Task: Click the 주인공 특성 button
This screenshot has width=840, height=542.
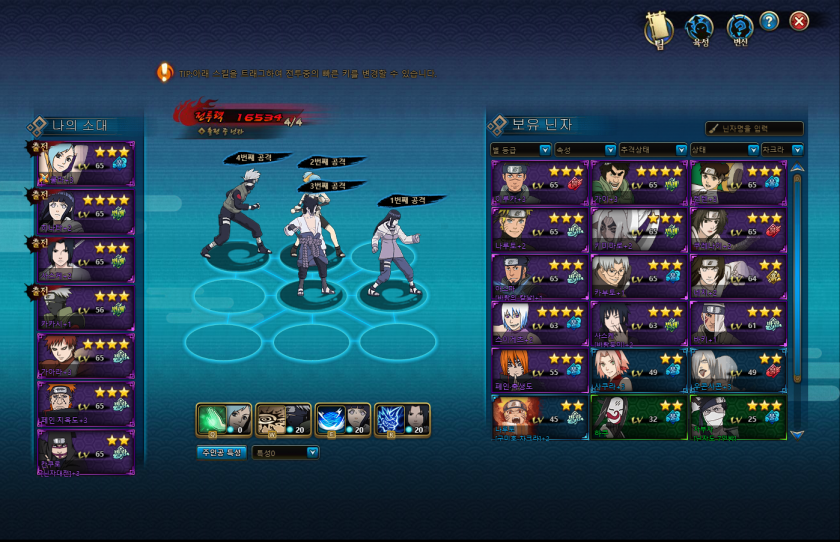Action: coord(221,452)
